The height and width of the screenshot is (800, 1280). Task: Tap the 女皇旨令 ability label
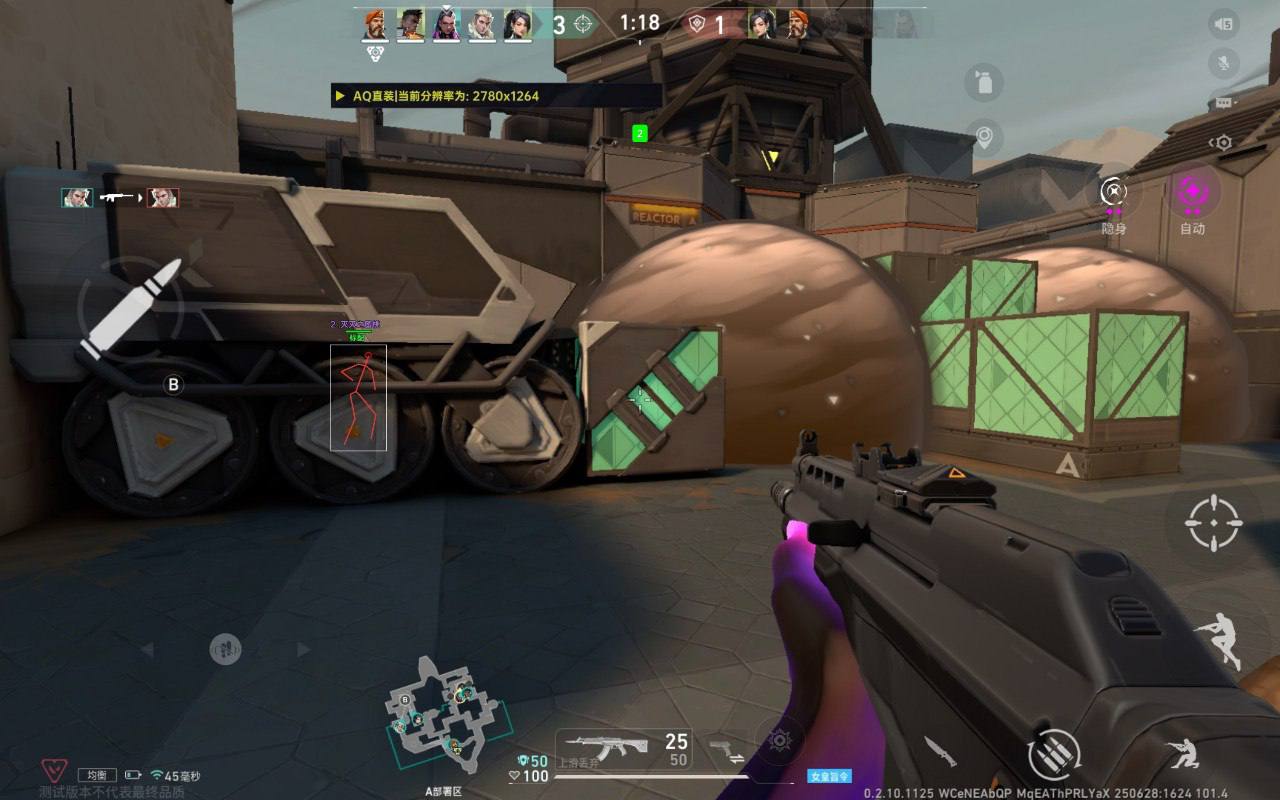click(x=829, y=776)
